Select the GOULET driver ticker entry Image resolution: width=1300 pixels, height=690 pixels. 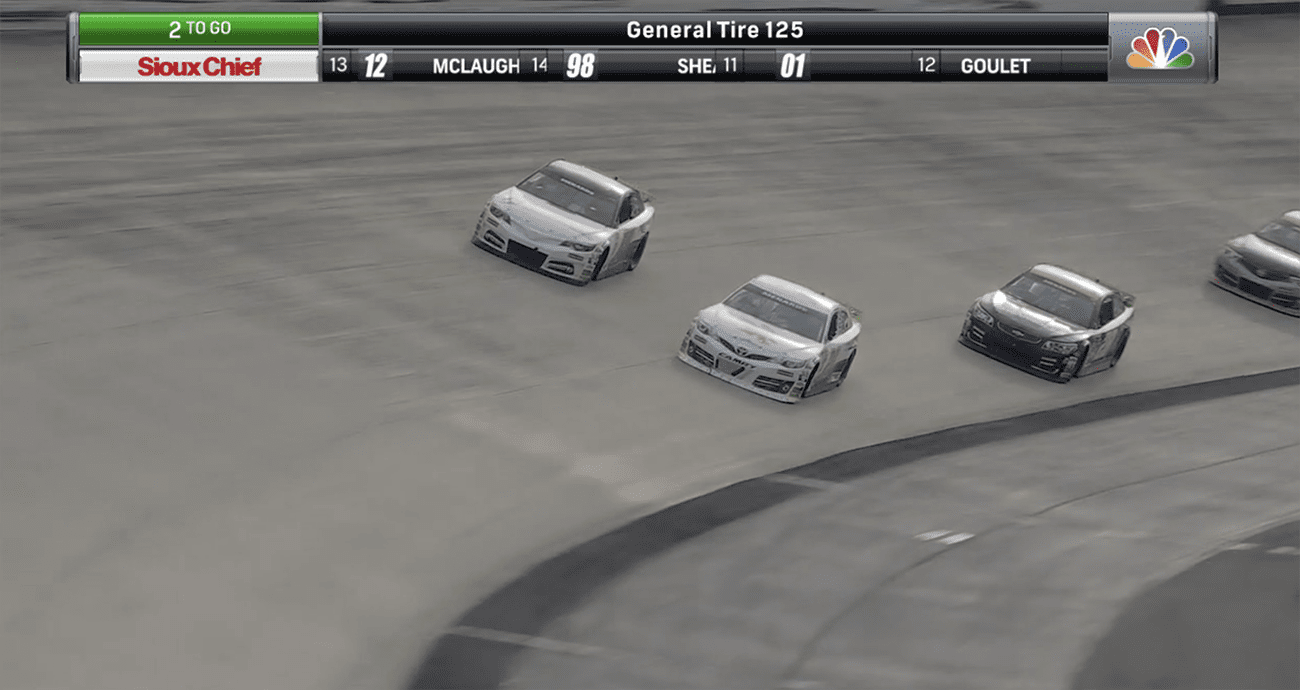994,67
